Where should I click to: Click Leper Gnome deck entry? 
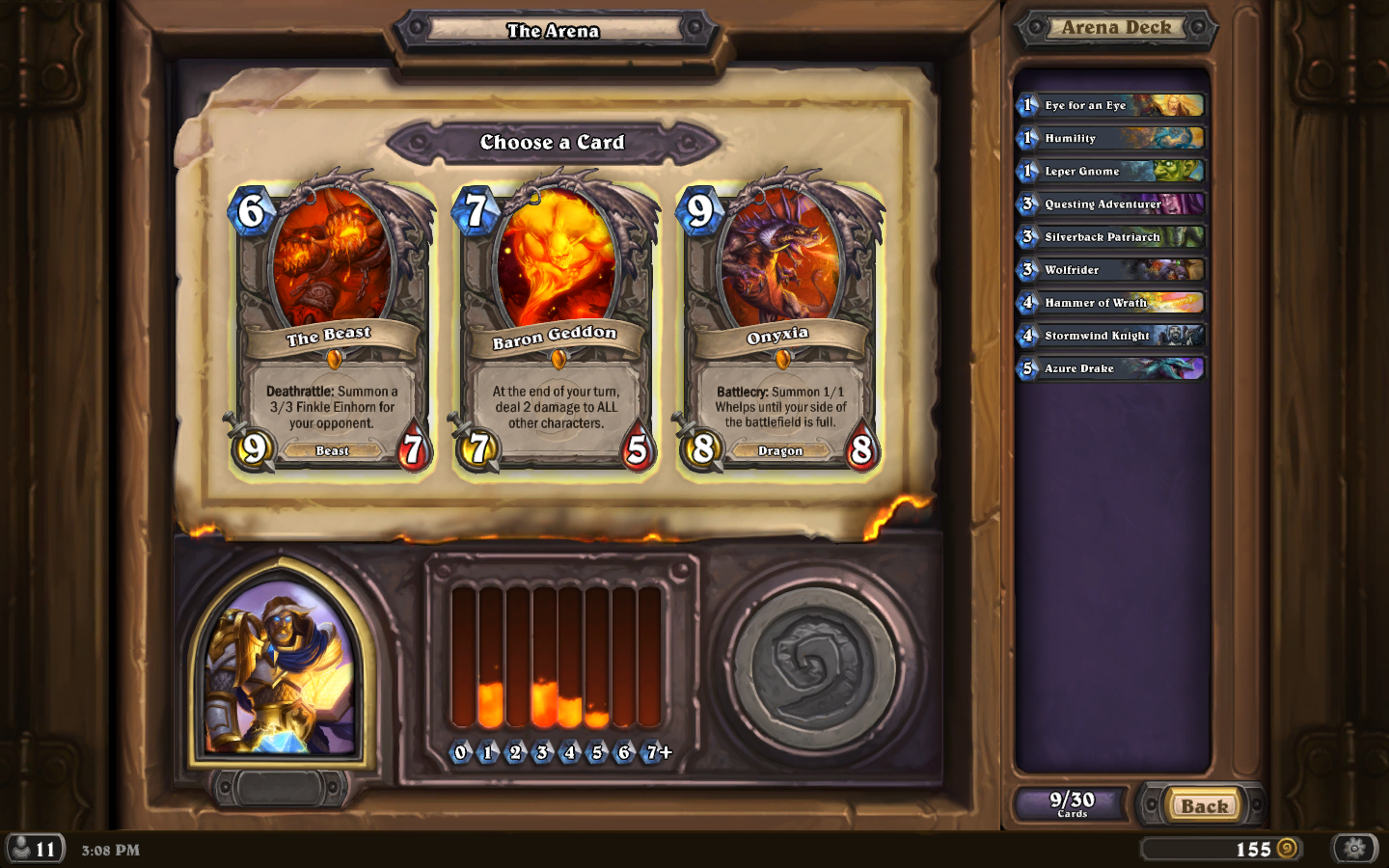tap(1111, 171)
